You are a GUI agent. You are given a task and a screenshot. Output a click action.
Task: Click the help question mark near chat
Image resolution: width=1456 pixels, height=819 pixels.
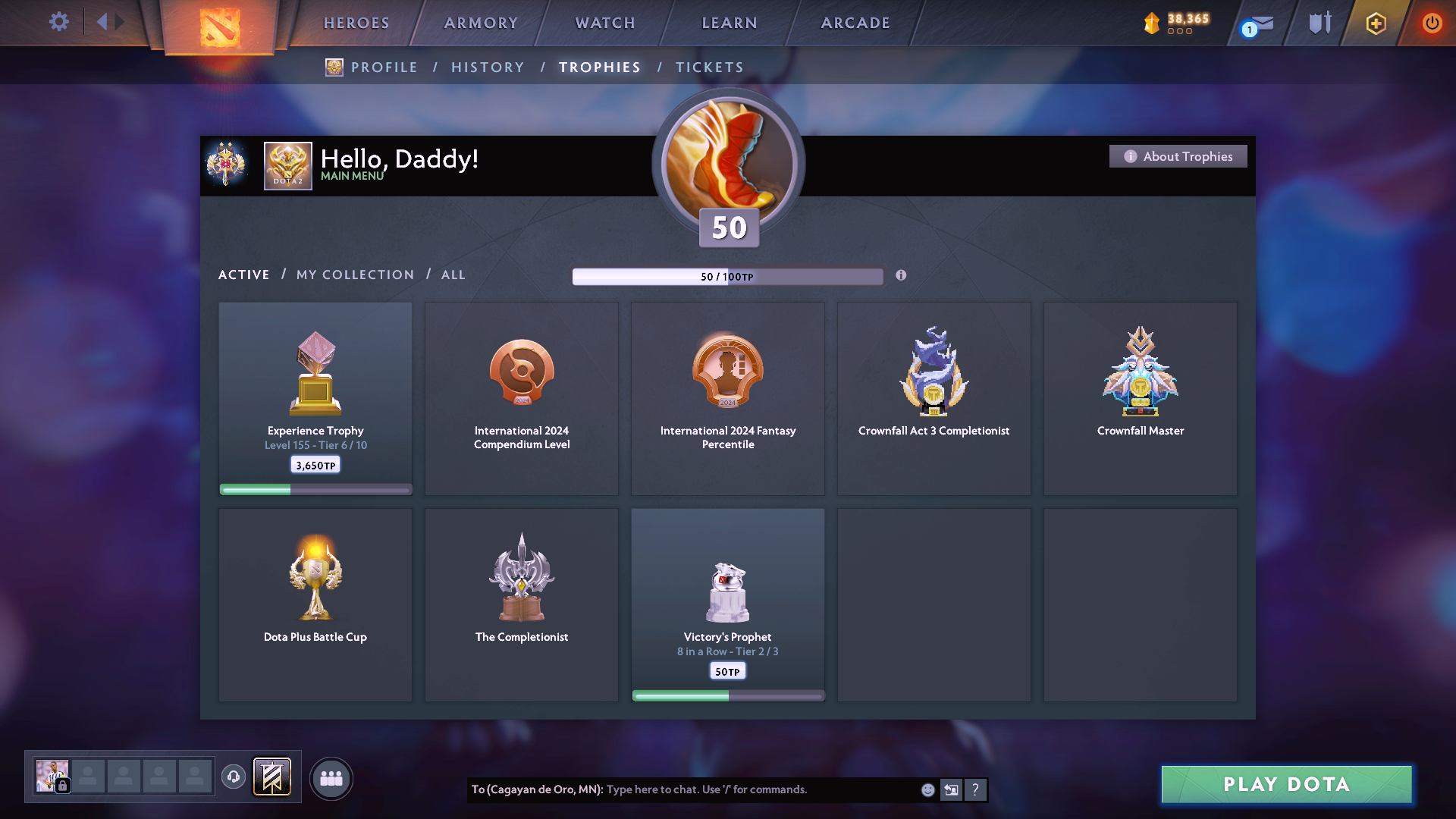click(x=976, y=789)
